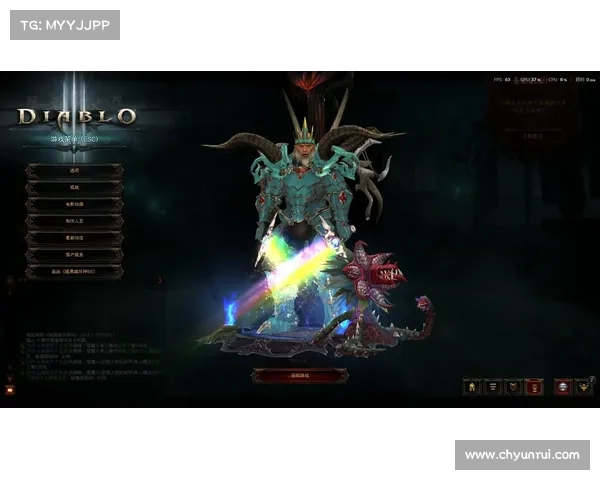Open the round globe icon button
The height and width of the screenshot is (480, 600).
pyautogui.click(x=563, y=387)
